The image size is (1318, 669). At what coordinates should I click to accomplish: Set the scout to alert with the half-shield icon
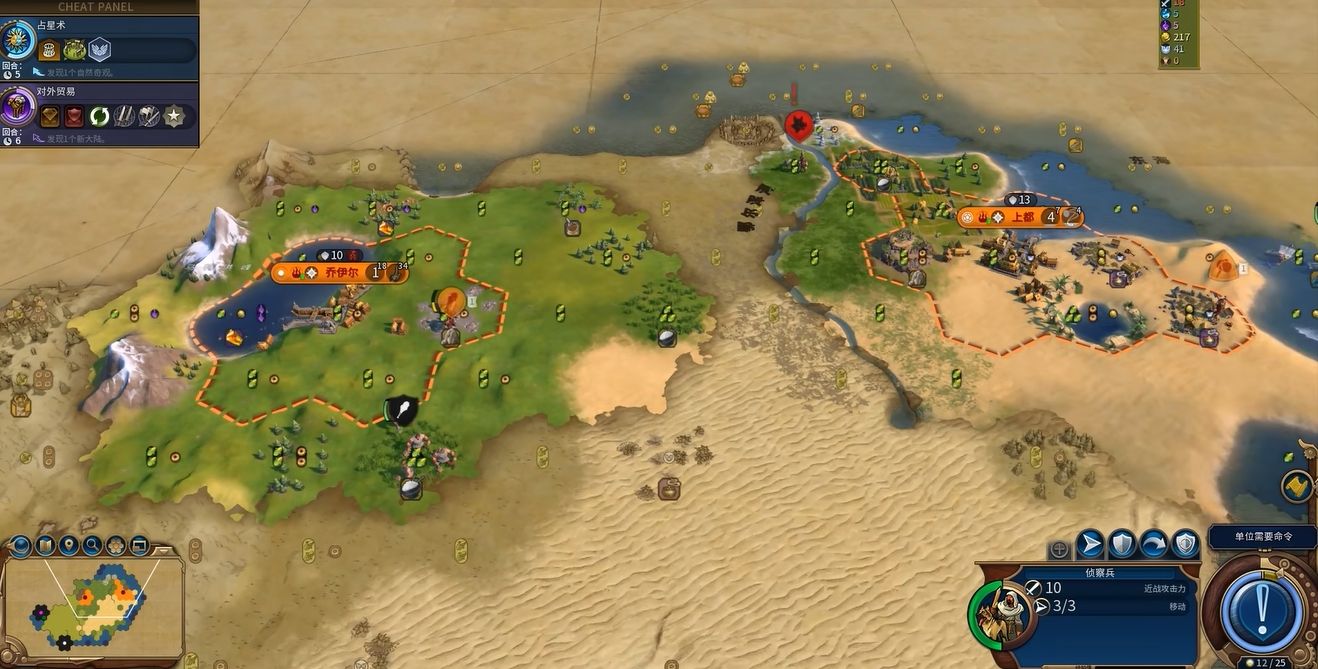click(1186, 544)
